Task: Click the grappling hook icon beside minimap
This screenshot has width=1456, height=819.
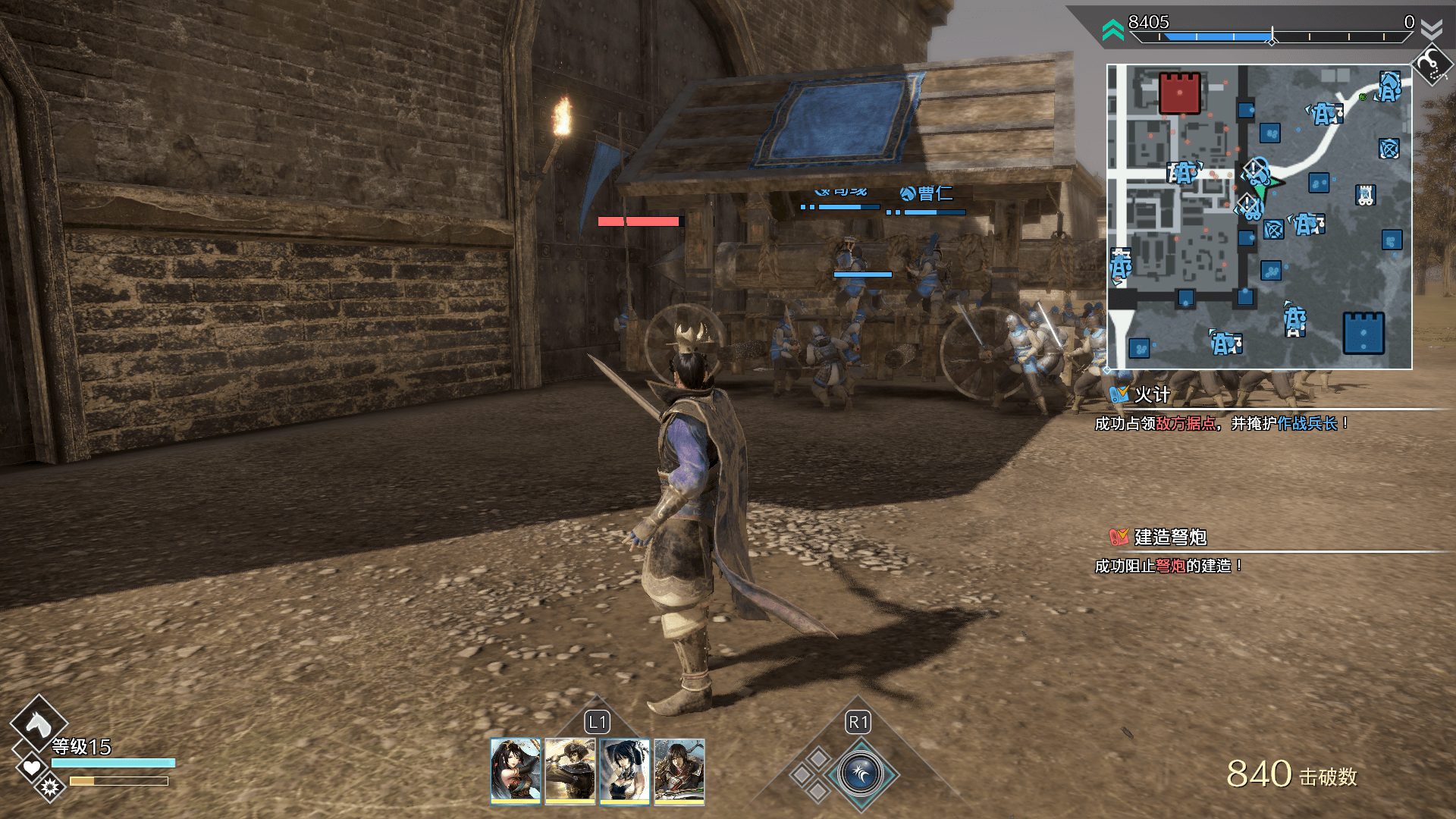Action: tap(1431, 66)
